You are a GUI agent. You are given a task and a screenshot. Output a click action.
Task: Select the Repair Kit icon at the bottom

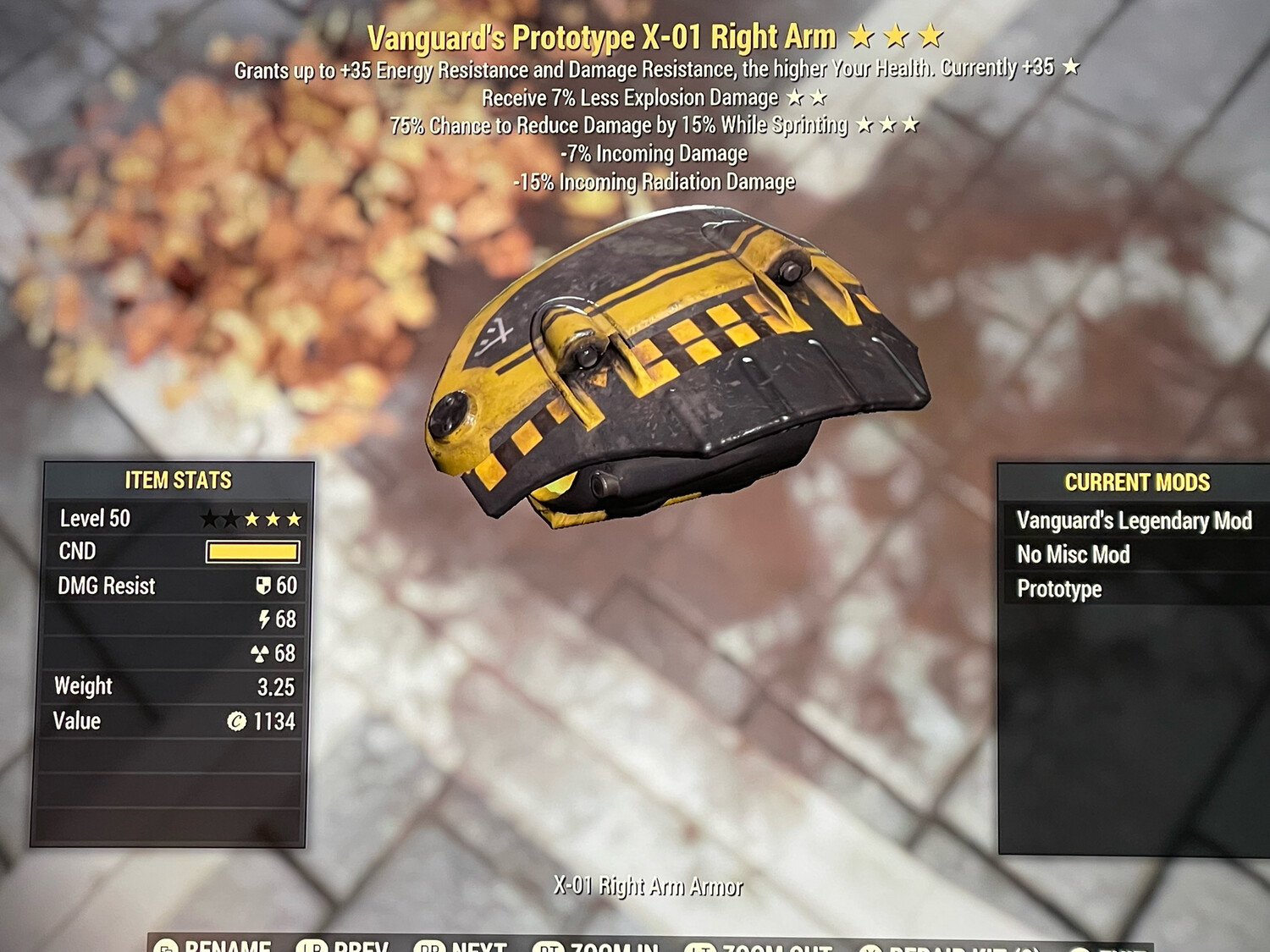870,948
